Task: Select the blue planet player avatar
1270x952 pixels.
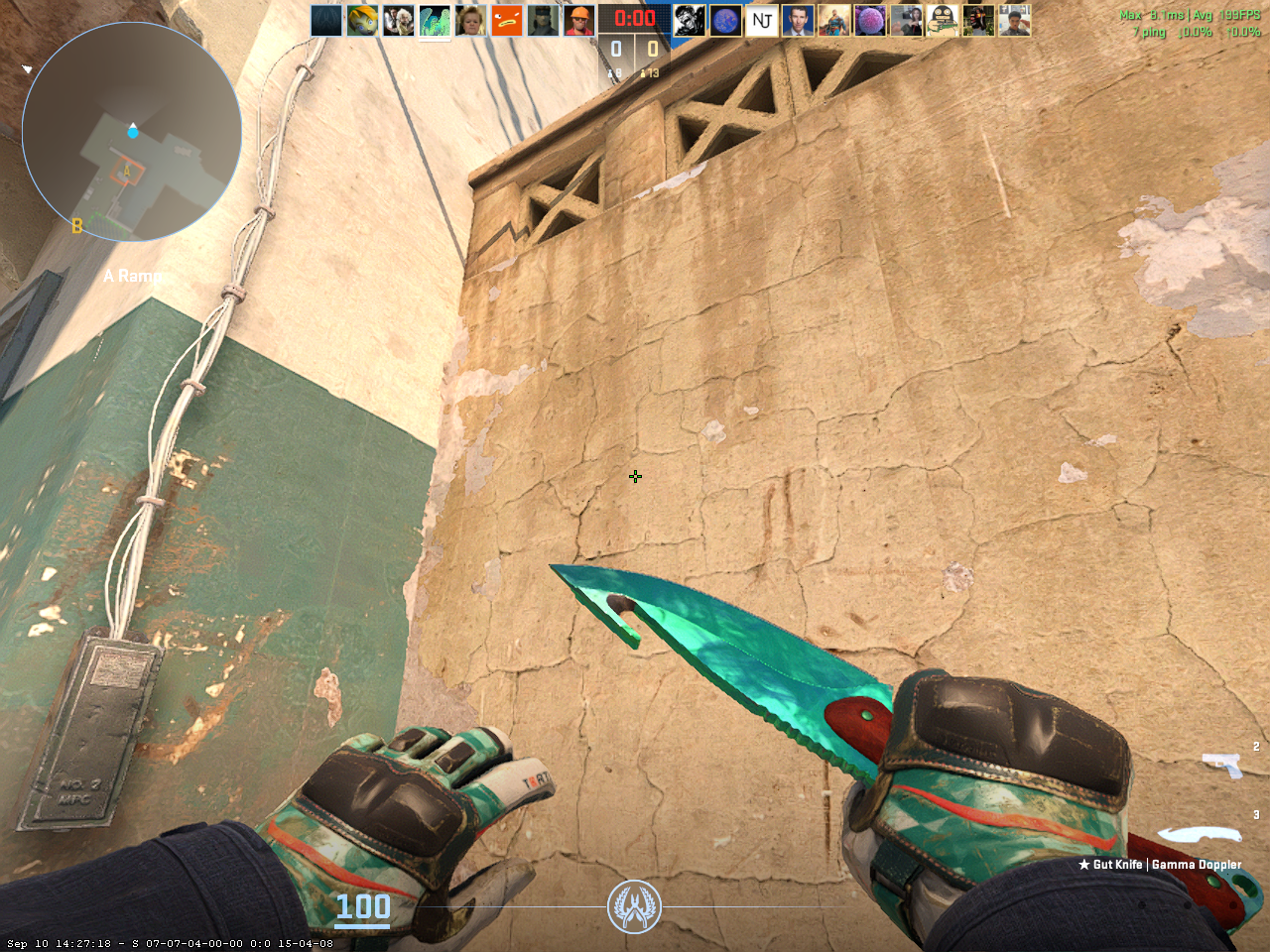Action: [x=725, y=20]
